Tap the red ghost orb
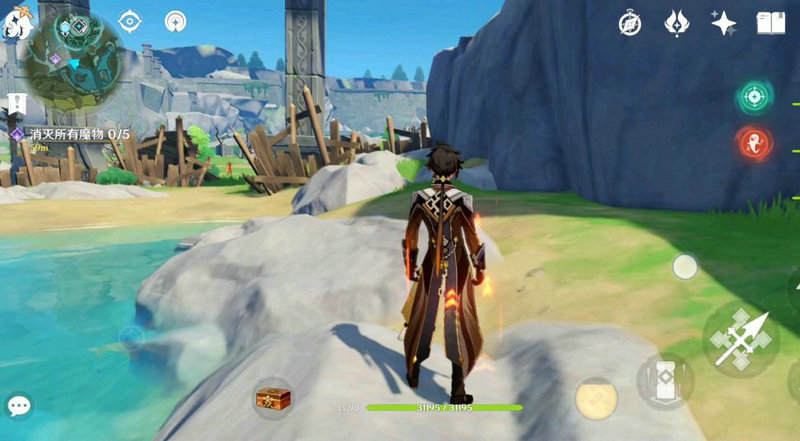Image resolution: width=800 pixels, height=441 pixels. [753, 143]
